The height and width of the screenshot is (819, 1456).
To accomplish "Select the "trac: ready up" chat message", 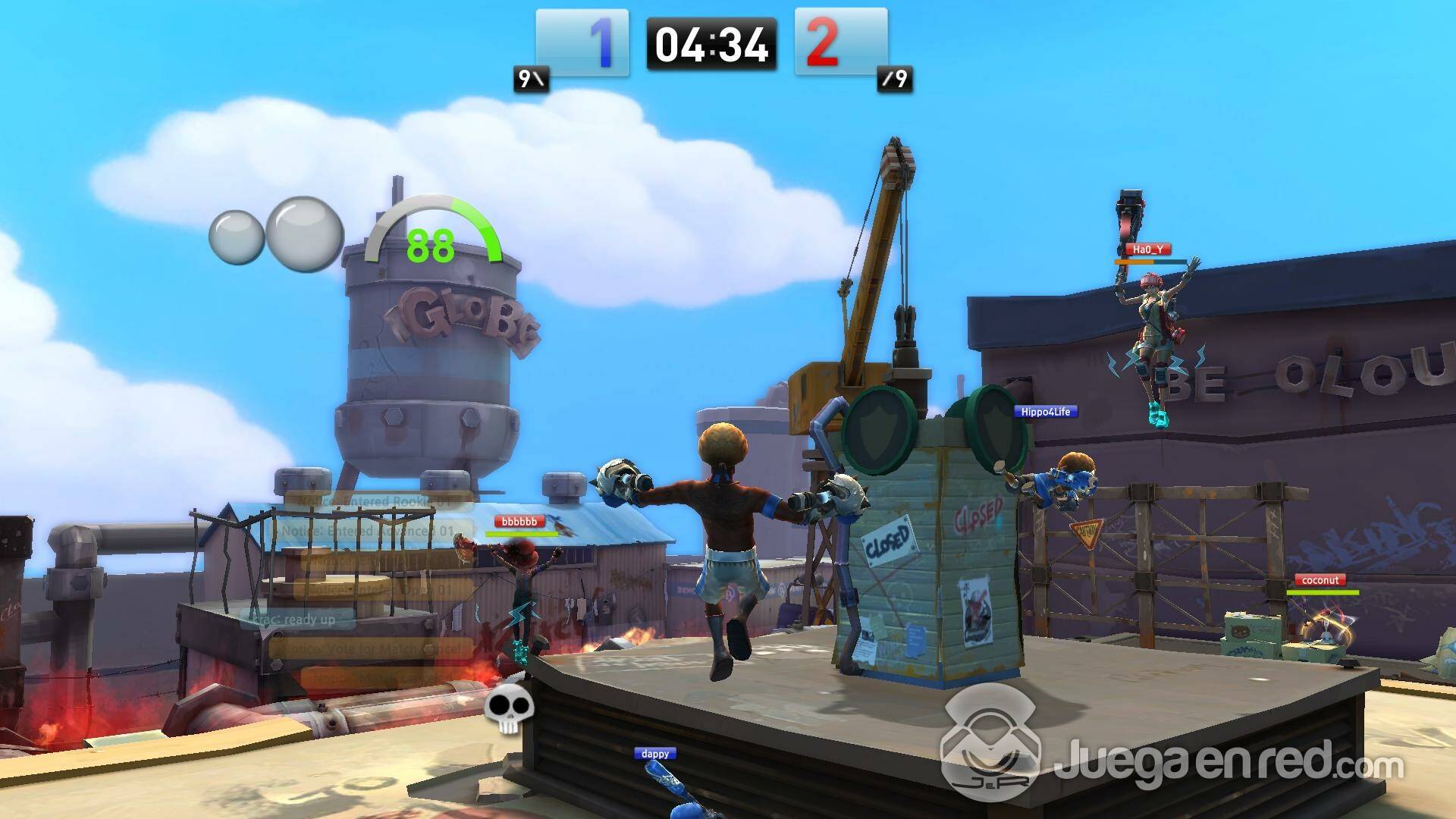I will (x=297, y=619).
